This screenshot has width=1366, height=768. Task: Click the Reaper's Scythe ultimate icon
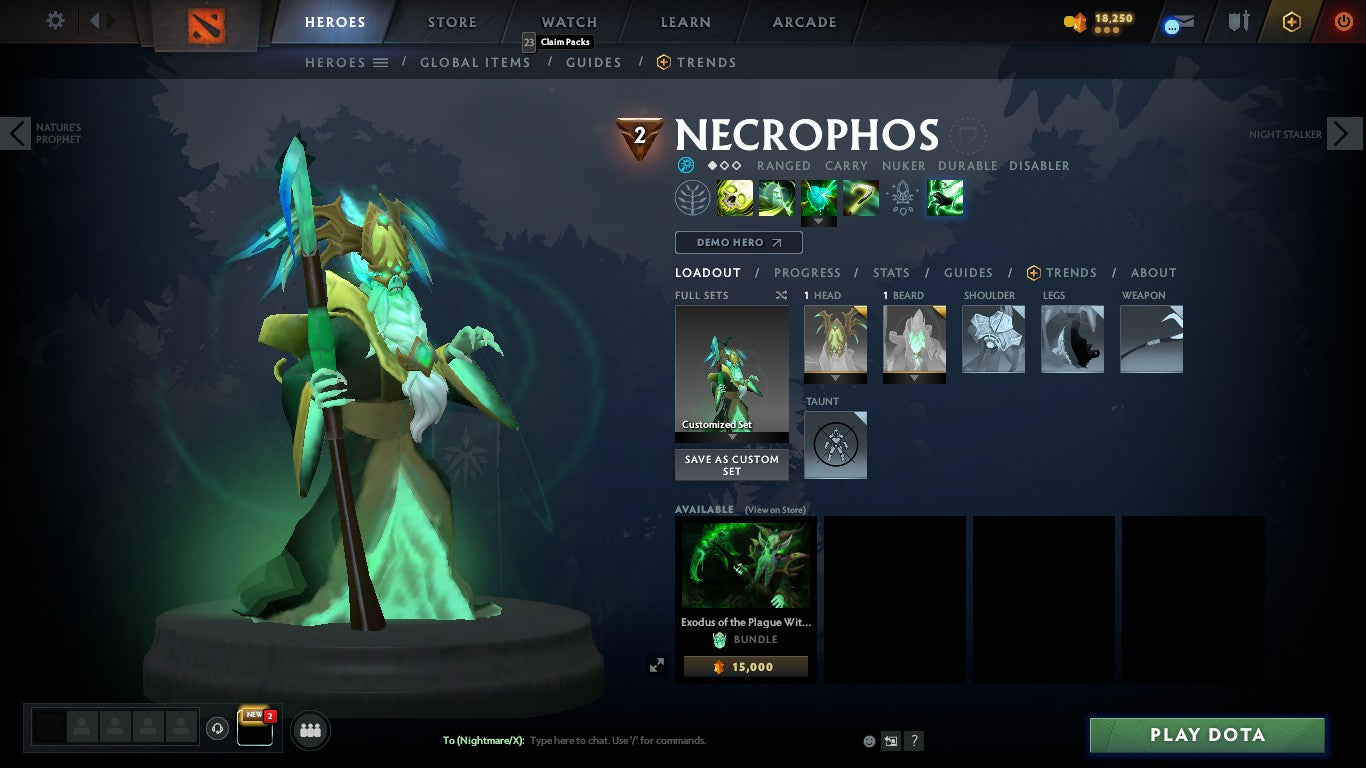[x=861, y=196]
